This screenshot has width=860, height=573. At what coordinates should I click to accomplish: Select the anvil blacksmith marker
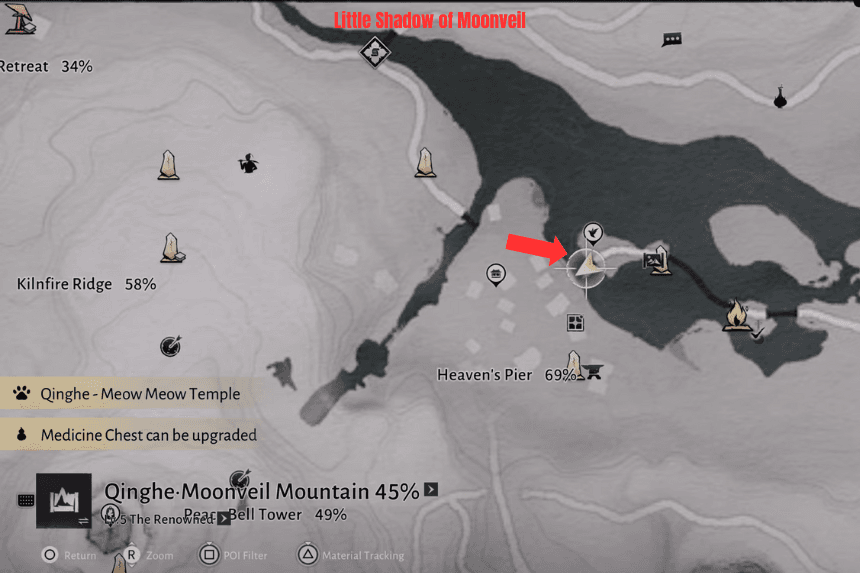597,373
